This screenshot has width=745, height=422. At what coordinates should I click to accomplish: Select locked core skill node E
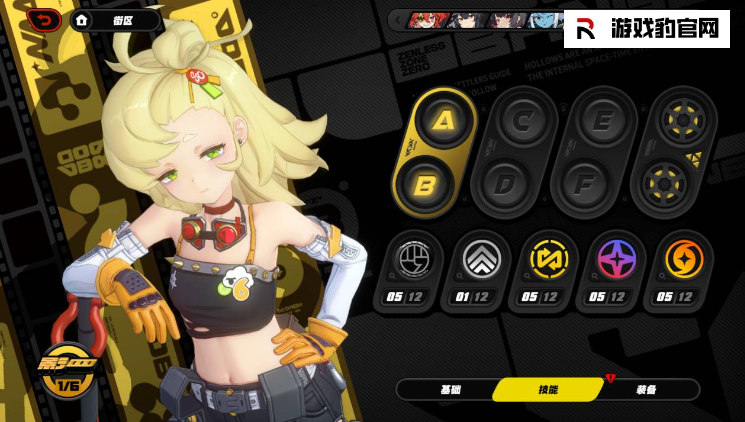coord(601,122)
